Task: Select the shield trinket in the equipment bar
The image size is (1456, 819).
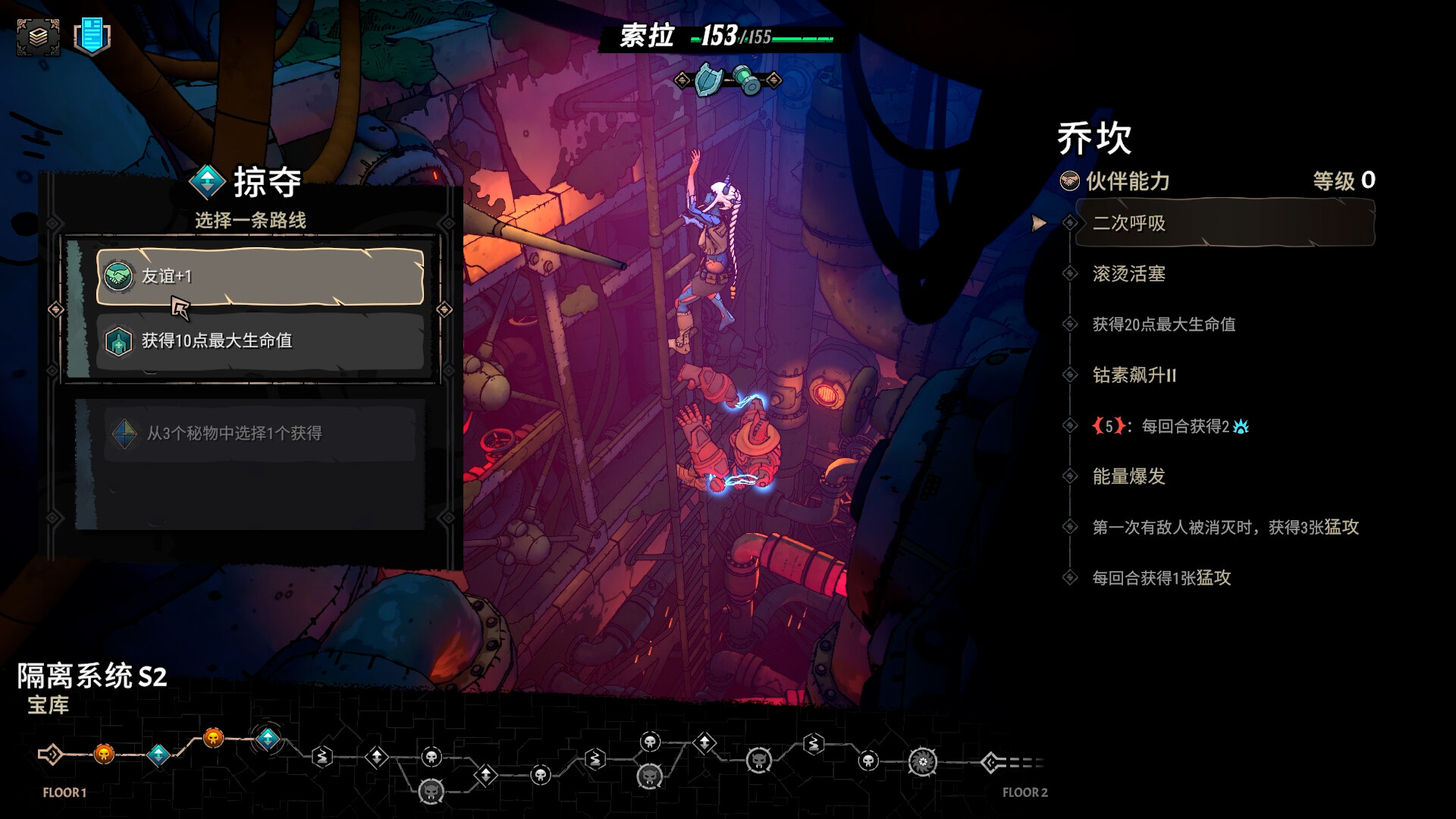Action: point(707,83)
